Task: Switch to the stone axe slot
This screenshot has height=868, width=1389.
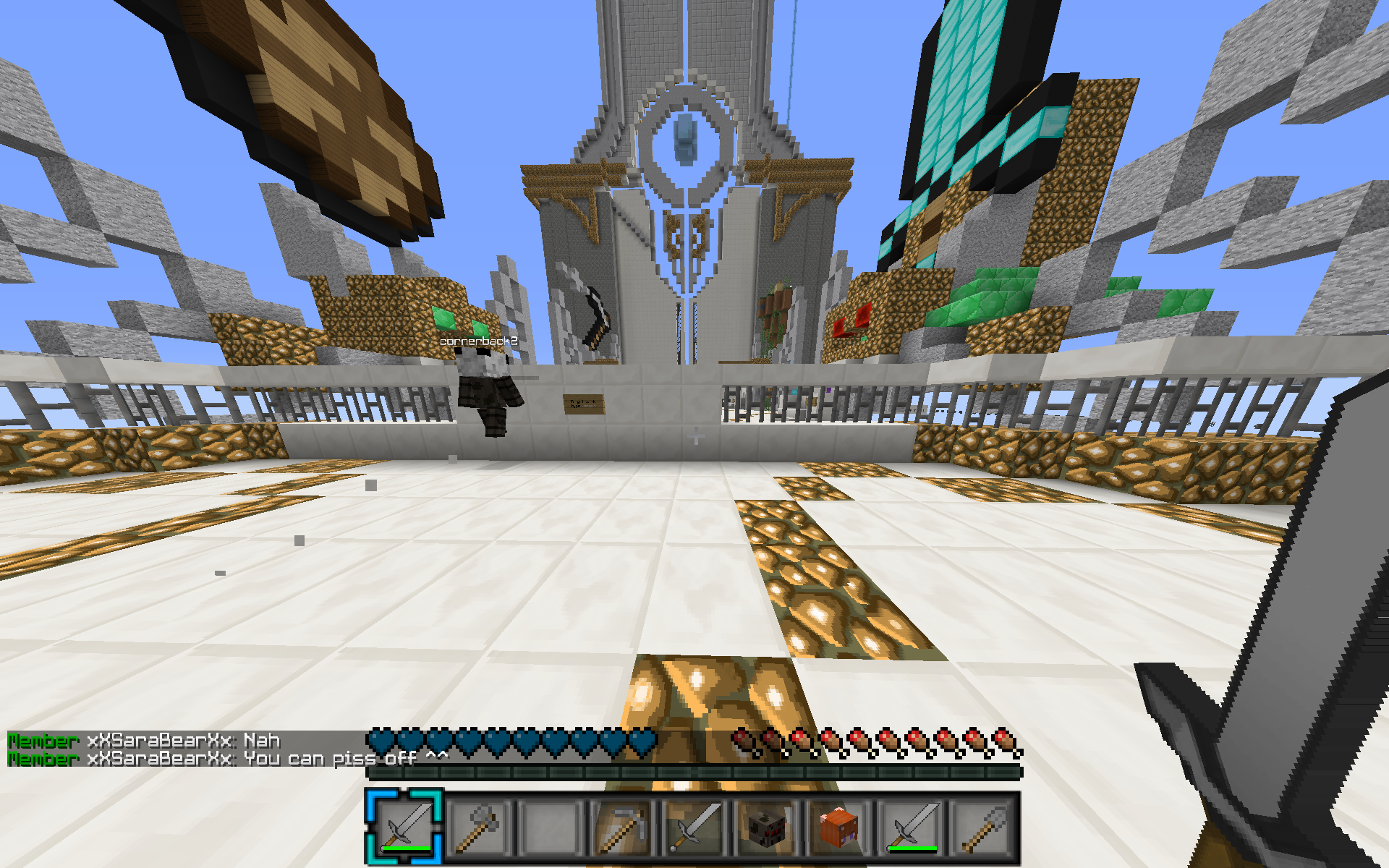Action: click(477, 826)
